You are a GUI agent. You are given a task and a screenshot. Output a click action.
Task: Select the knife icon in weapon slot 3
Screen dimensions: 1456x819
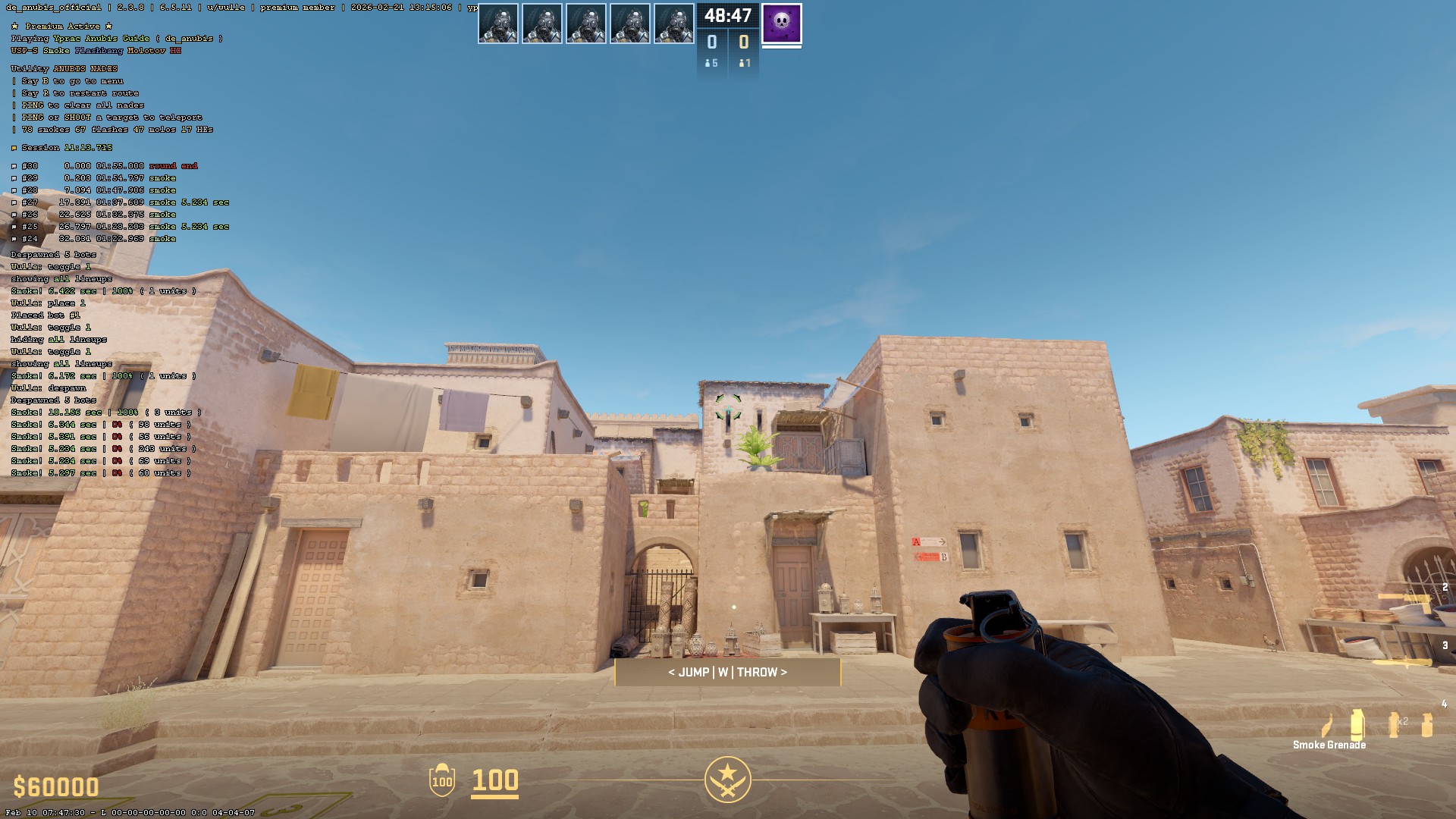point(1405,663)
